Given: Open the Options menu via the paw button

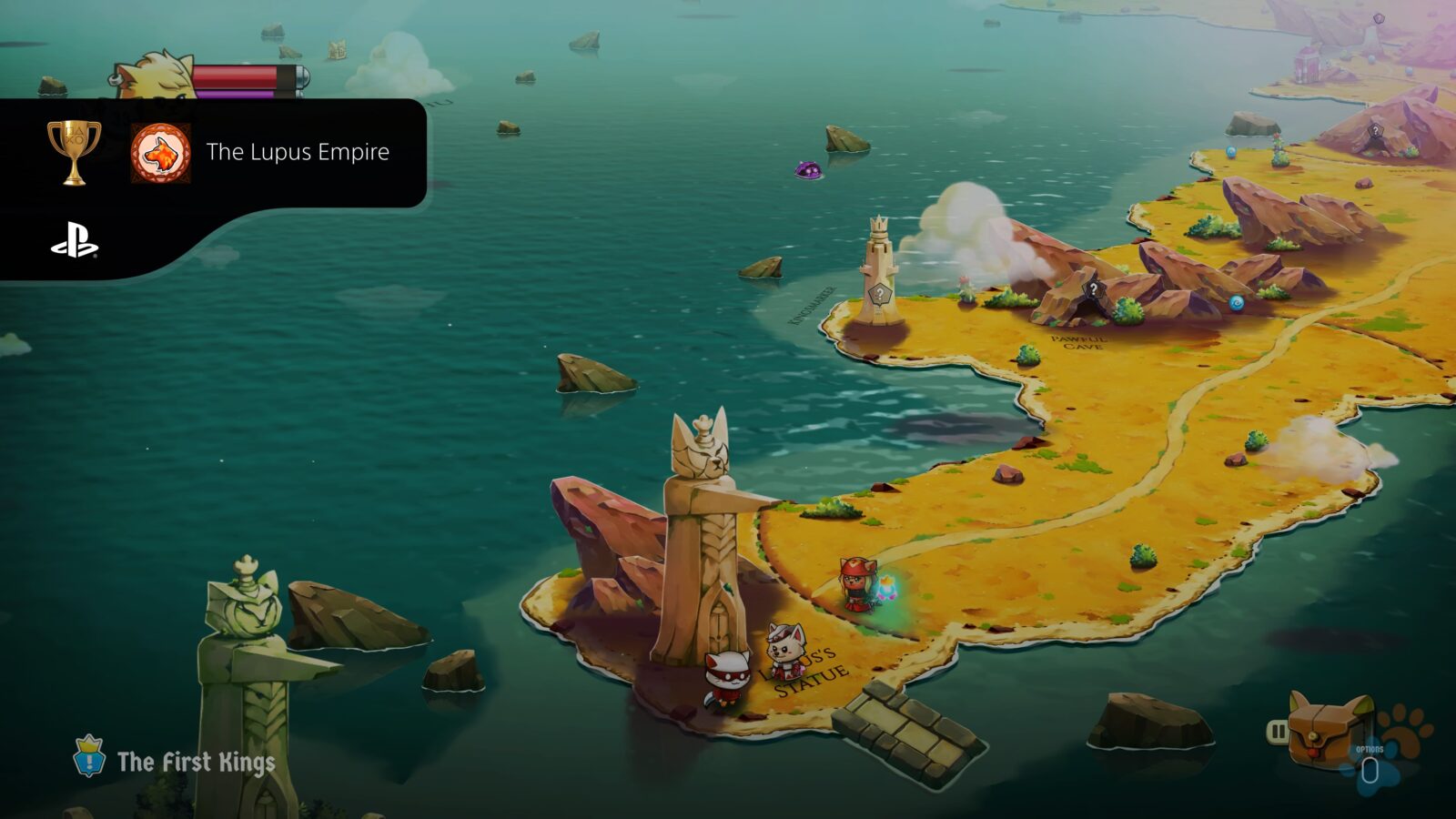Looking at the screenshot, I should point(1370,769).
